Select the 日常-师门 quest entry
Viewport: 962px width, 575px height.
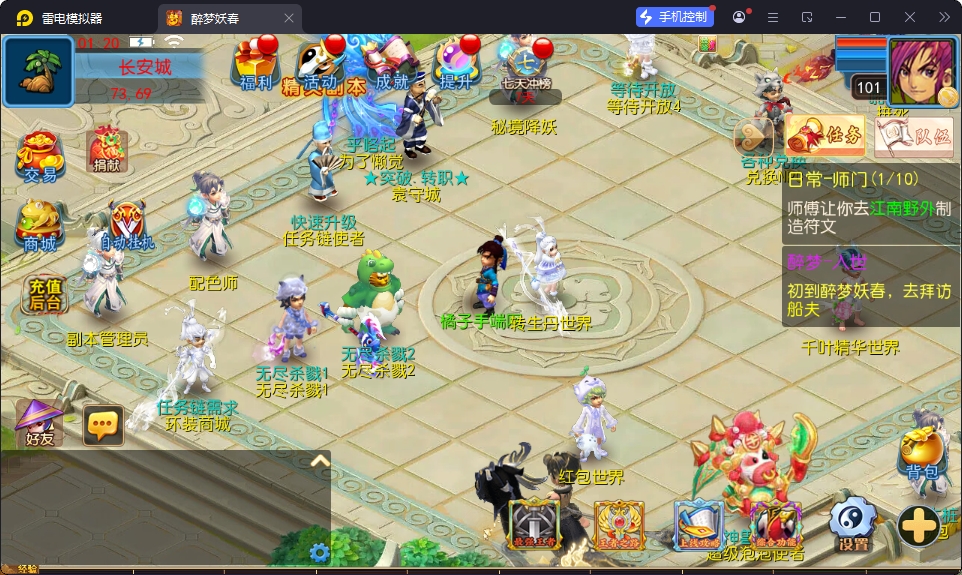click(x=871, y=194)
